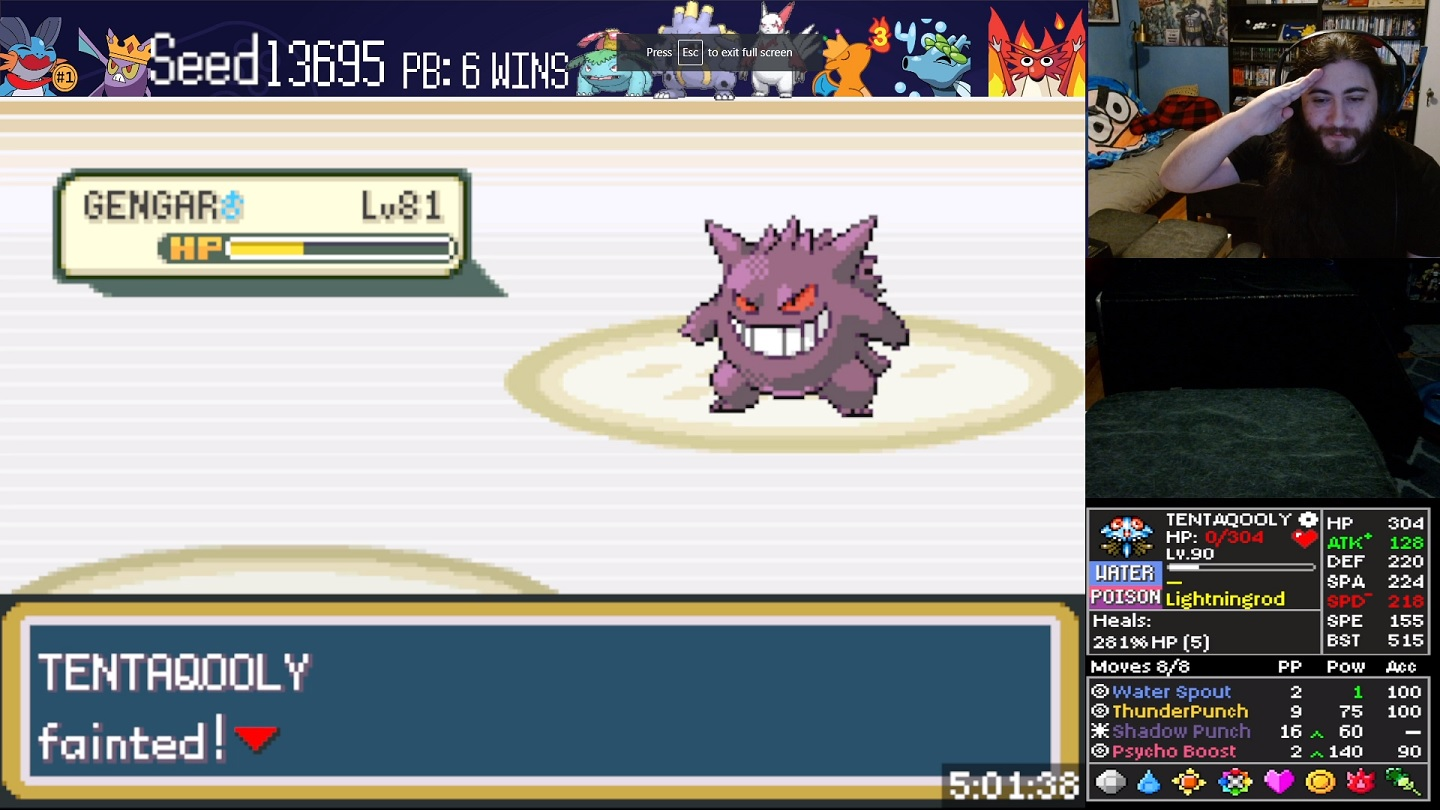This screenshot has height=810, width=1440.
Task: Click the grey Boulder badge icon
Action: coord(1110,782)
